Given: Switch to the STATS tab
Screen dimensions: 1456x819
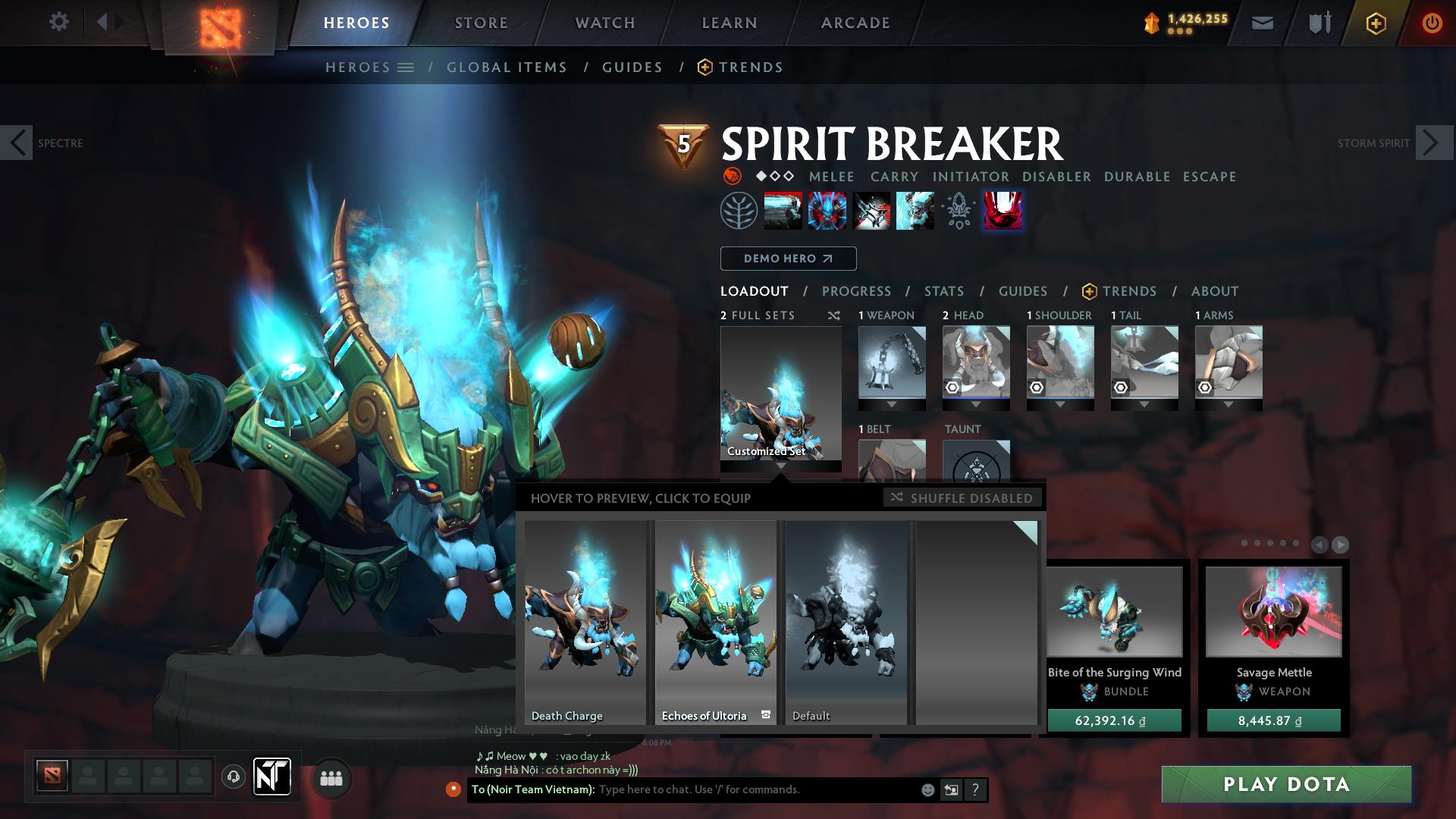Looking at the screenshot, I should (x=943, y=291).
